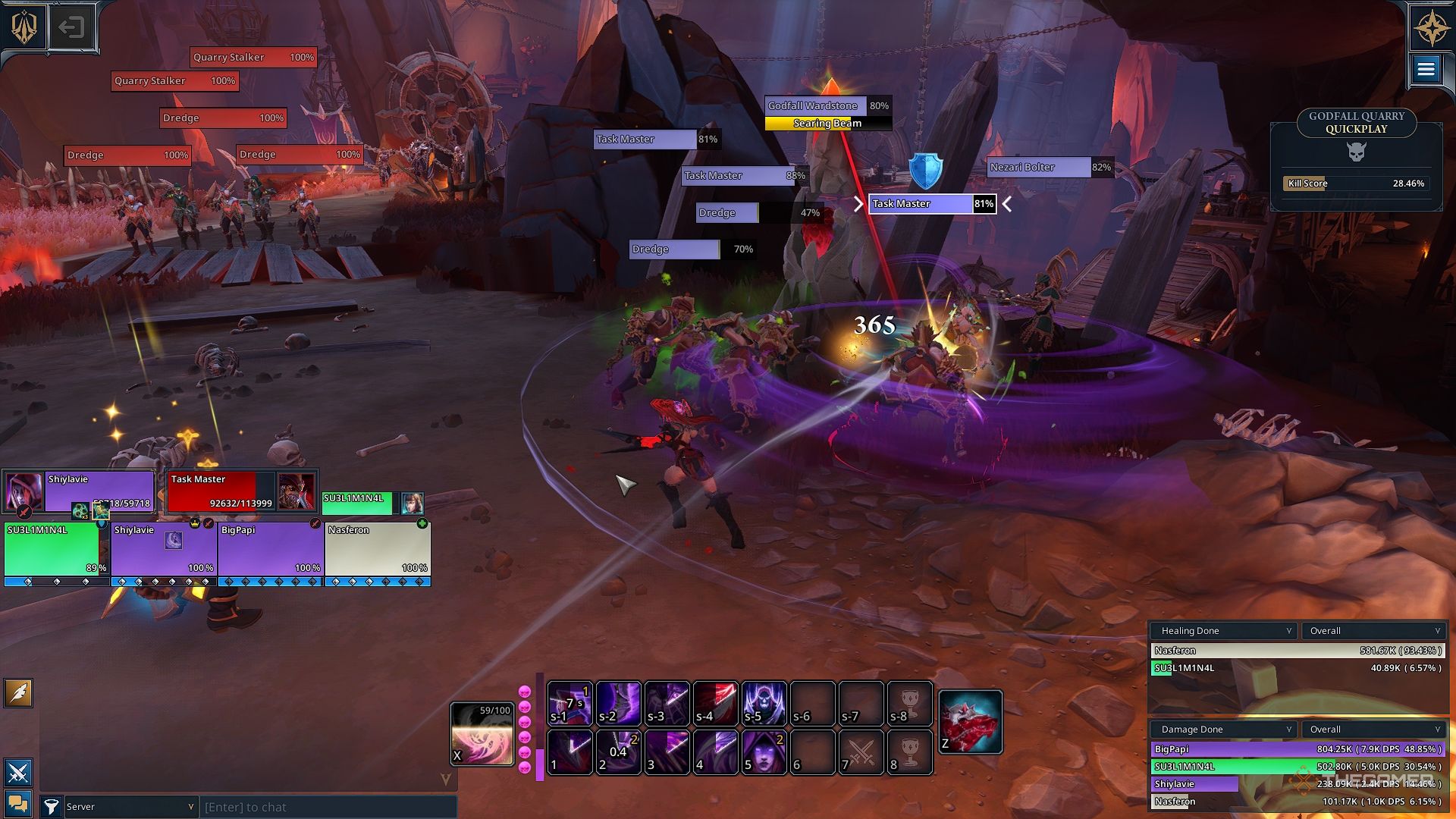The image size is (1456, 819).
Task: Use the red dragon mount Z ability
Action: click(x=971, y=722)
